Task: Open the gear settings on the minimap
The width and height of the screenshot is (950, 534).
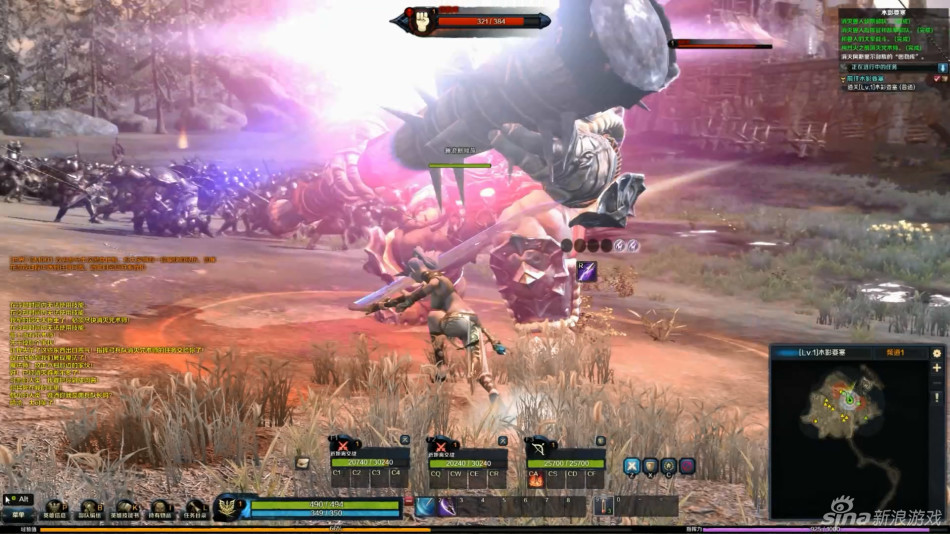Action: 937,353
